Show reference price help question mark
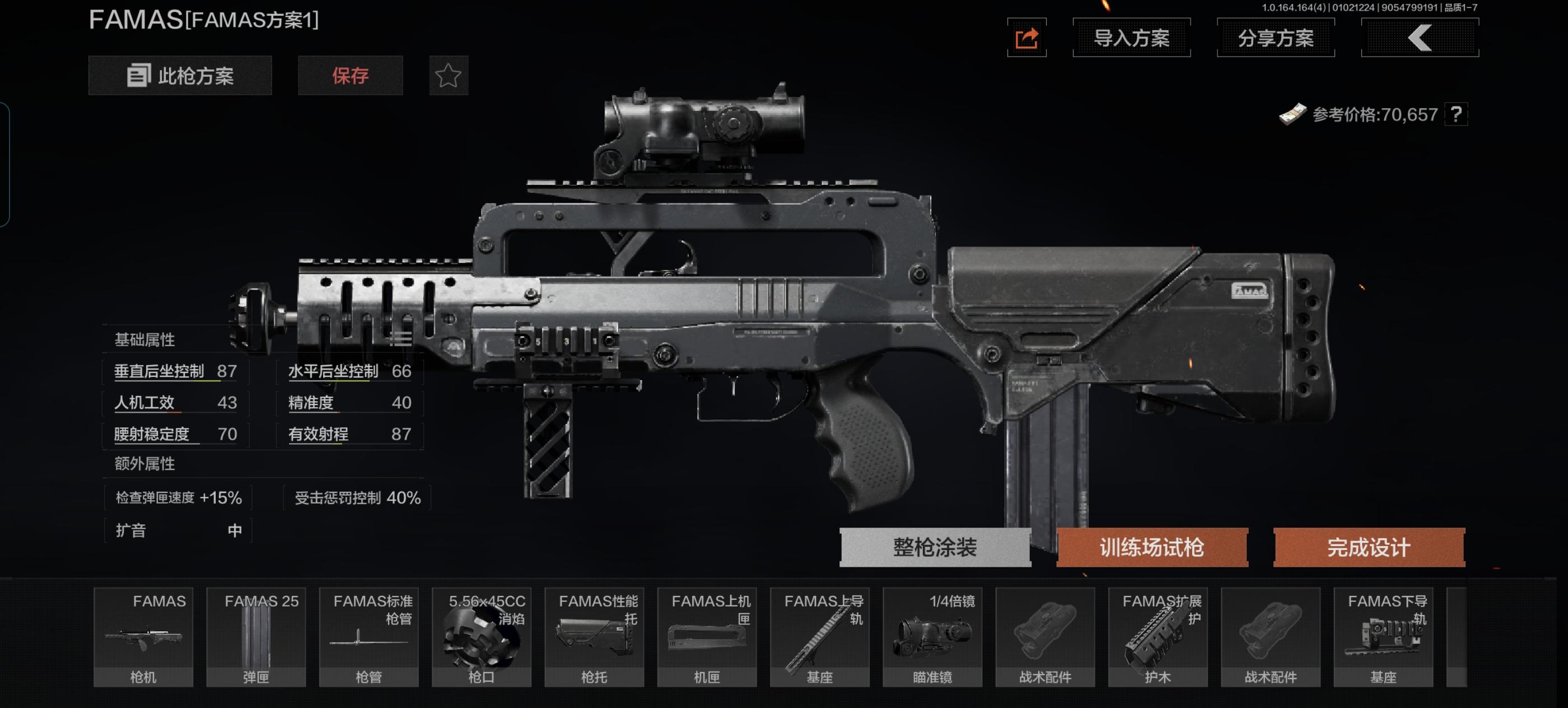The height and width of the screenshot is (708, 1568). [x=1455, y=114]
